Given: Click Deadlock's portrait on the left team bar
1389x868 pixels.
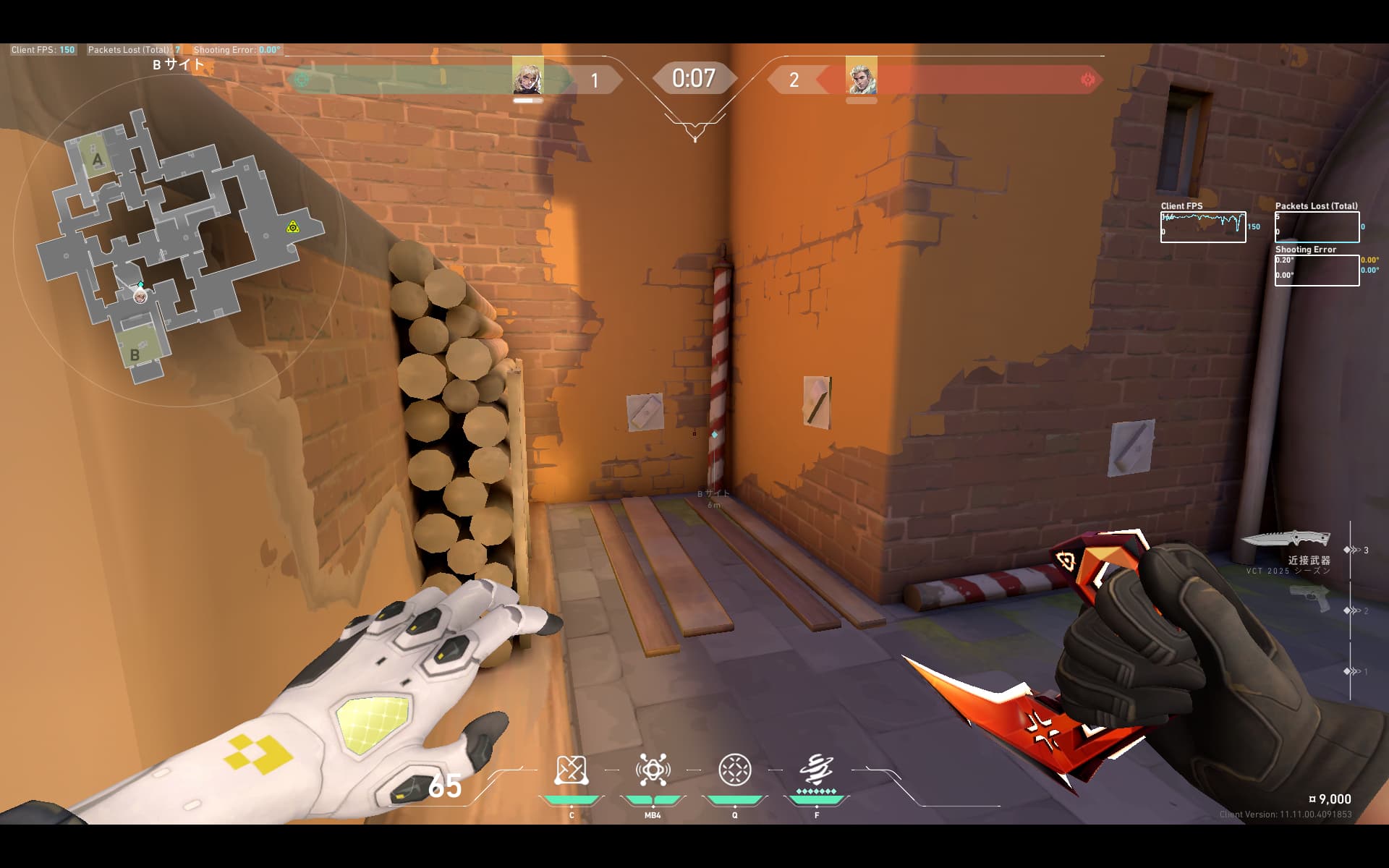Looking at the screenshot, I should coord(527,76).
